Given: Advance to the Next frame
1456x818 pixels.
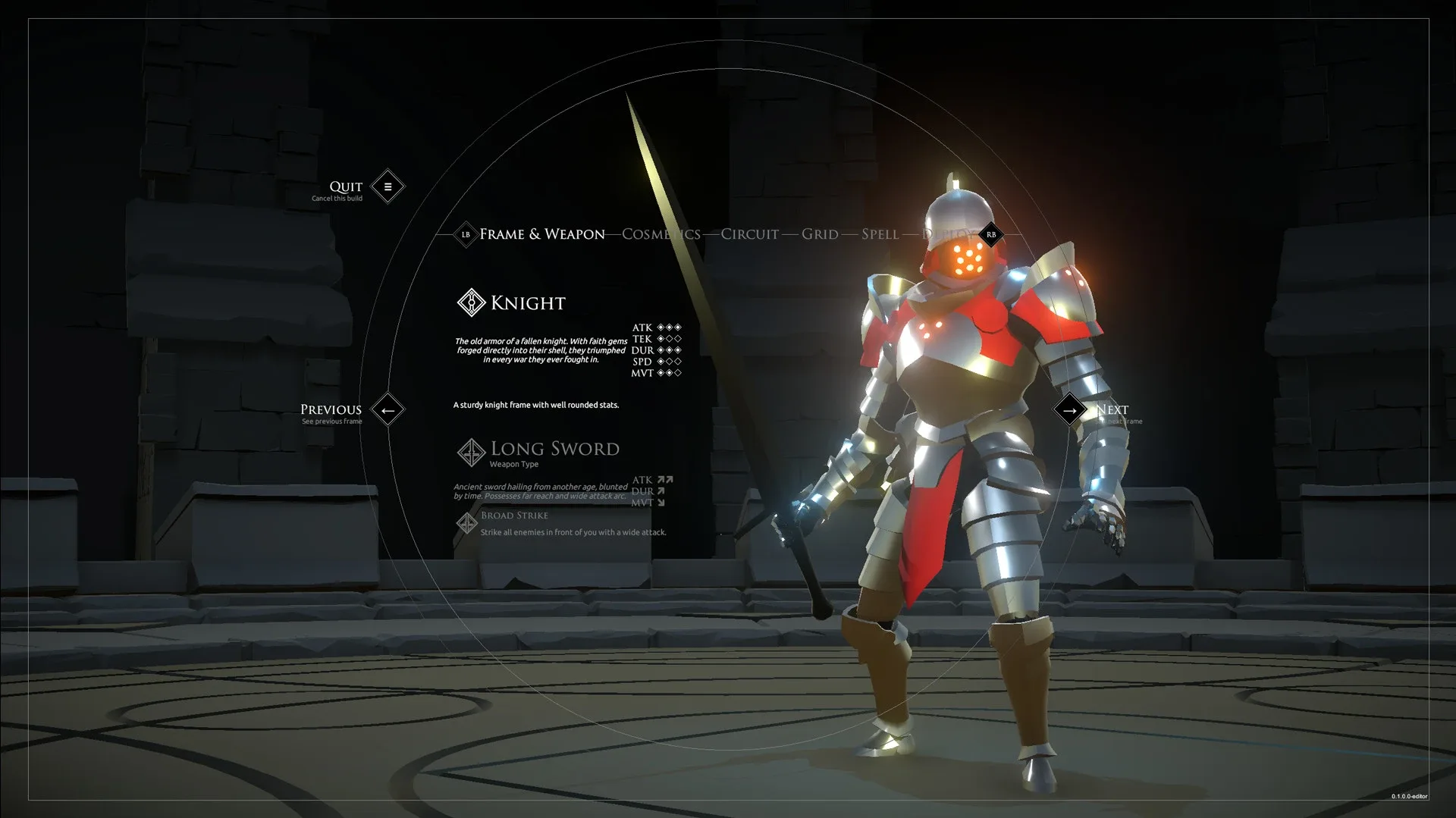Looking at the screenshot, I should tap(1069, 410).
